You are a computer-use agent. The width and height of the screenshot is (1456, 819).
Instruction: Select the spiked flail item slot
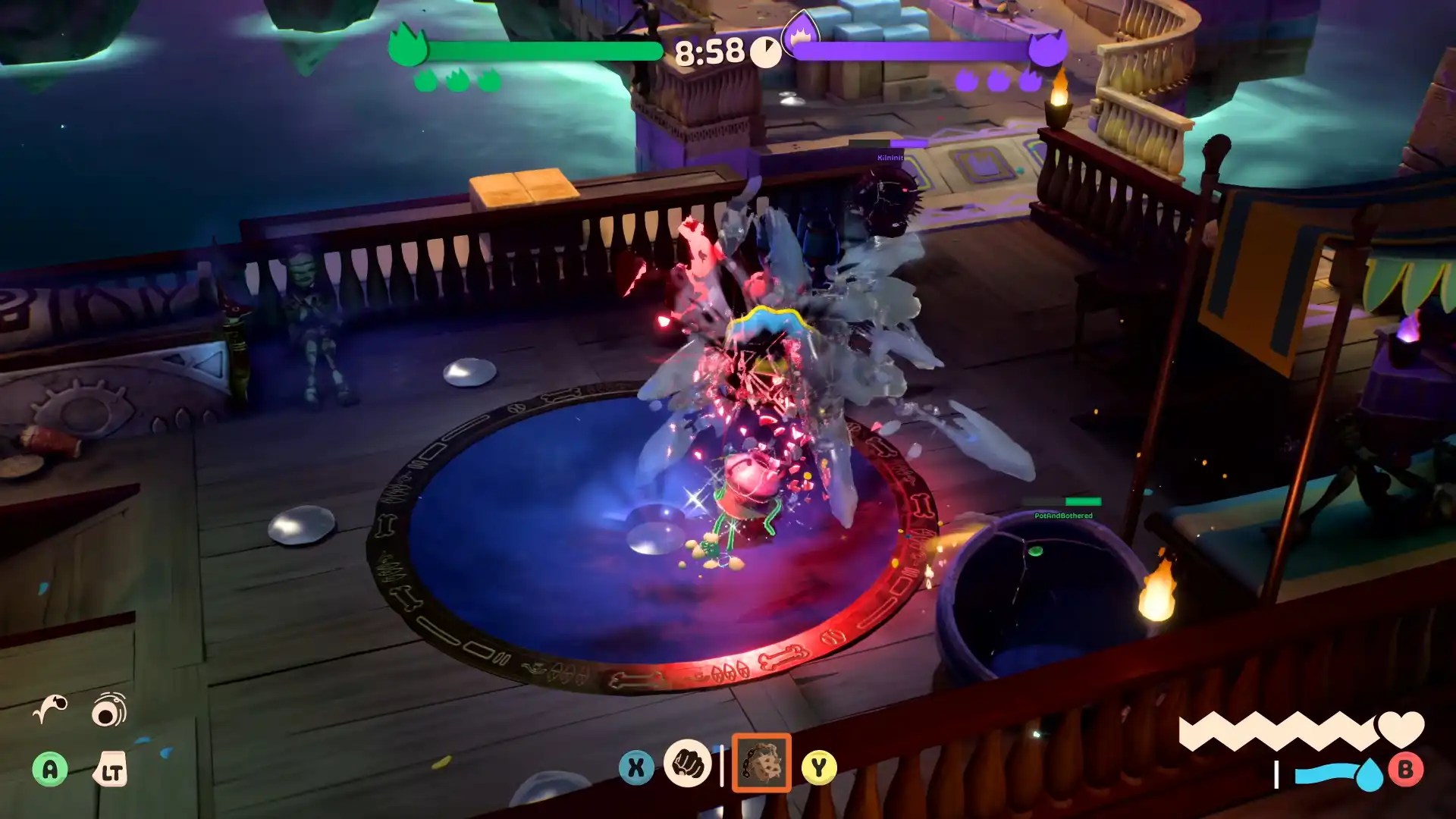[761, 764]
